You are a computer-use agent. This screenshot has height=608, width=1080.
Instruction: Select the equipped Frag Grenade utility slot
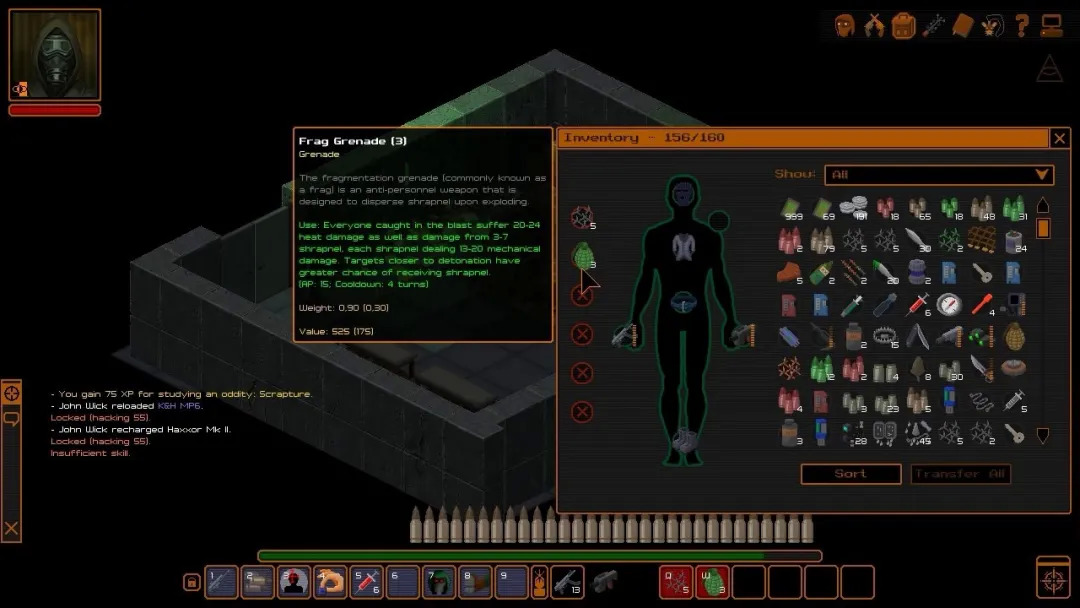click(x=582, y=256)
